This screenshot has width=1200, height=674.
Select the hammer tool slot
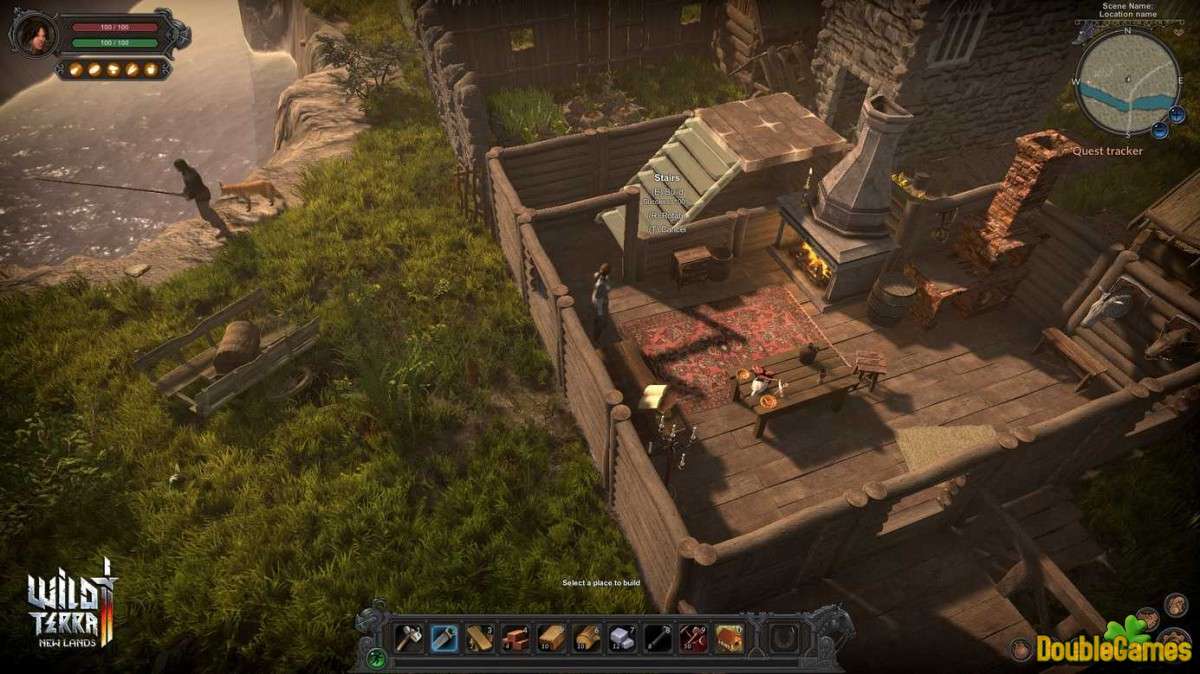408,638
